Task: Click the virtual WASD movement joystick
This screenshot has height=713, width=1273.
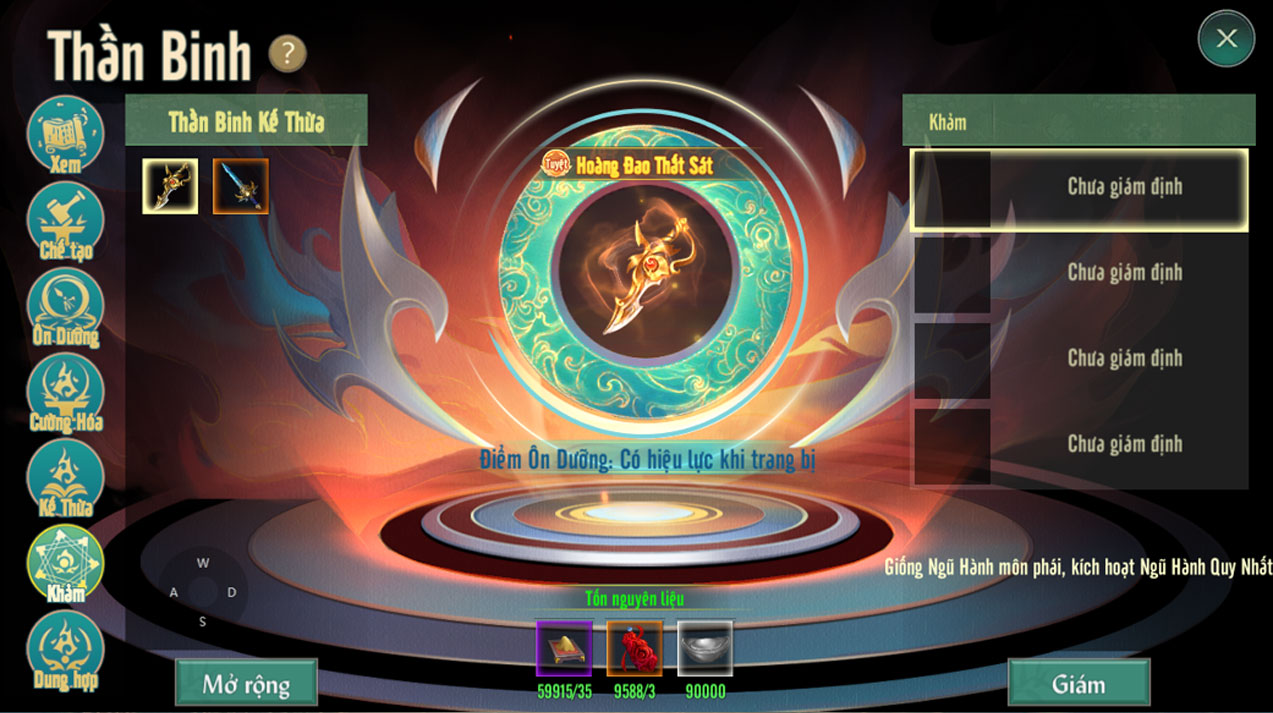Action: pos(203,592)
